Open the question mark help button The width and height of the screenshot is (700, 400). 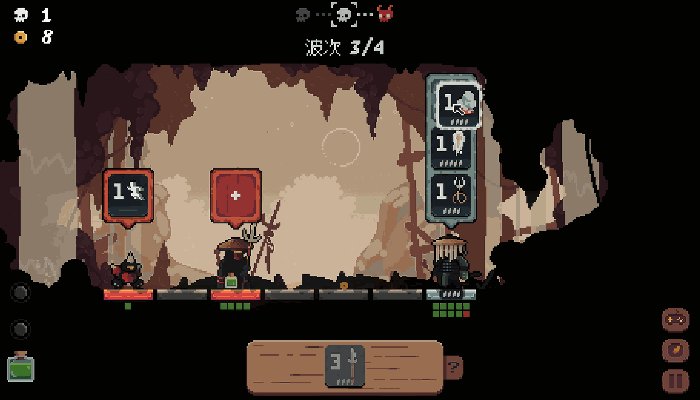click(x=453, y=367)
